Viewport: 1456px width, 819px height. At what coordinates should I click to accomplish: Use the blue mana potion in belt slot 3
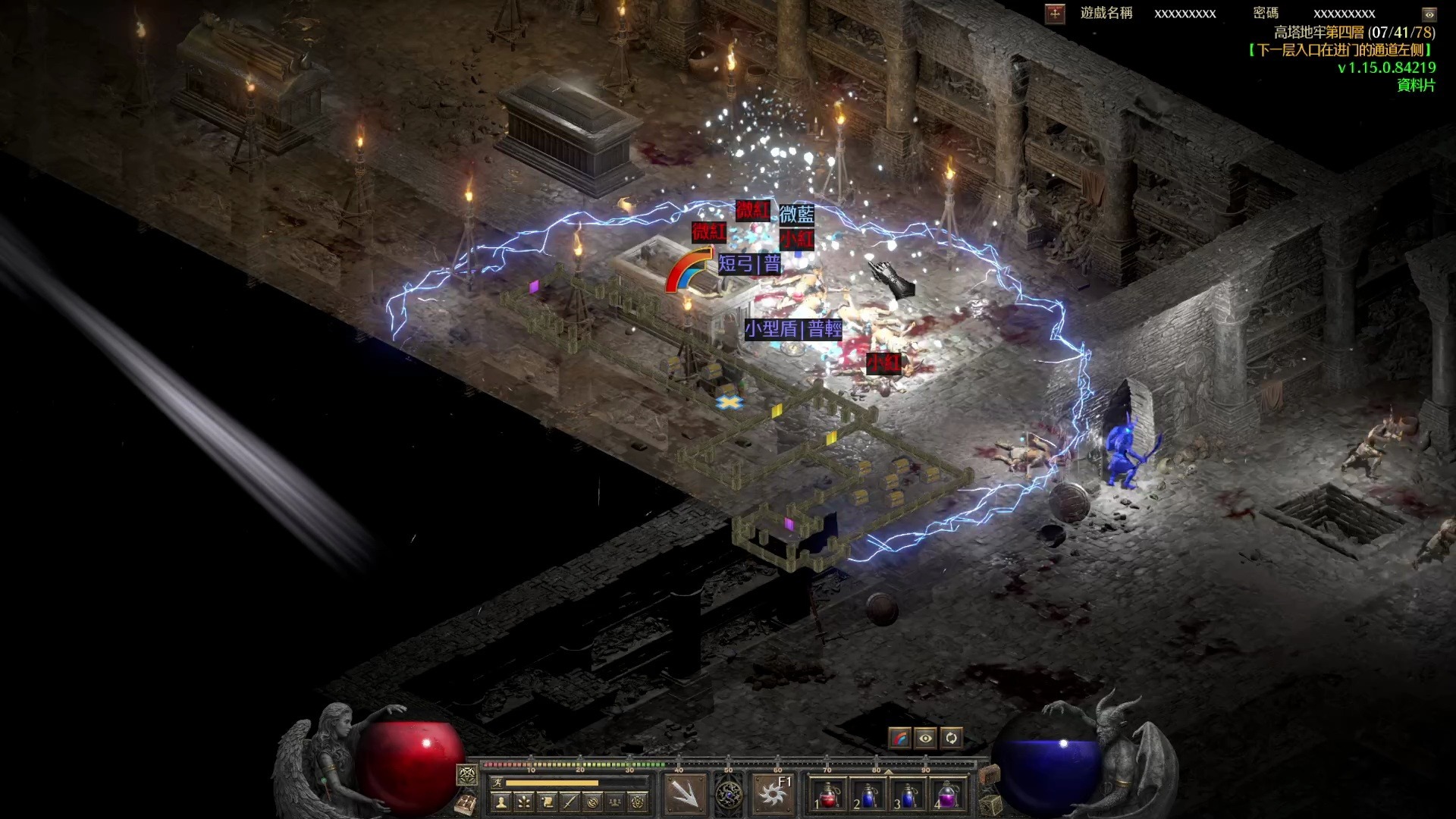click(x=908, y=795)
